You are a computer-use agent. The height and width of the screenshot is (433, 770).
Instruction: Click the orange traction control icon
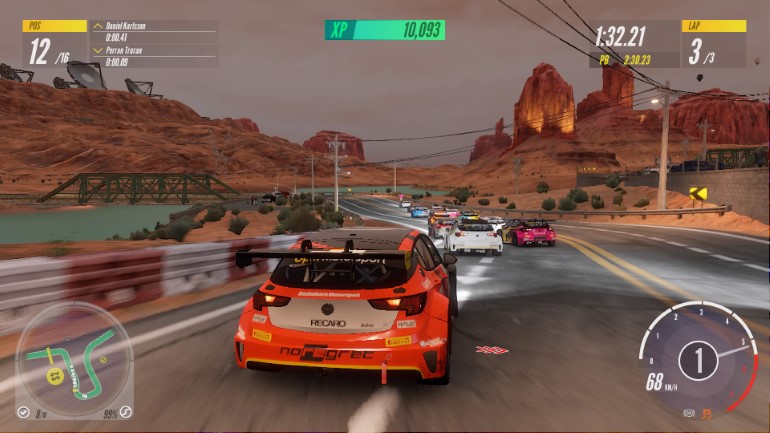tap(707, 413)
